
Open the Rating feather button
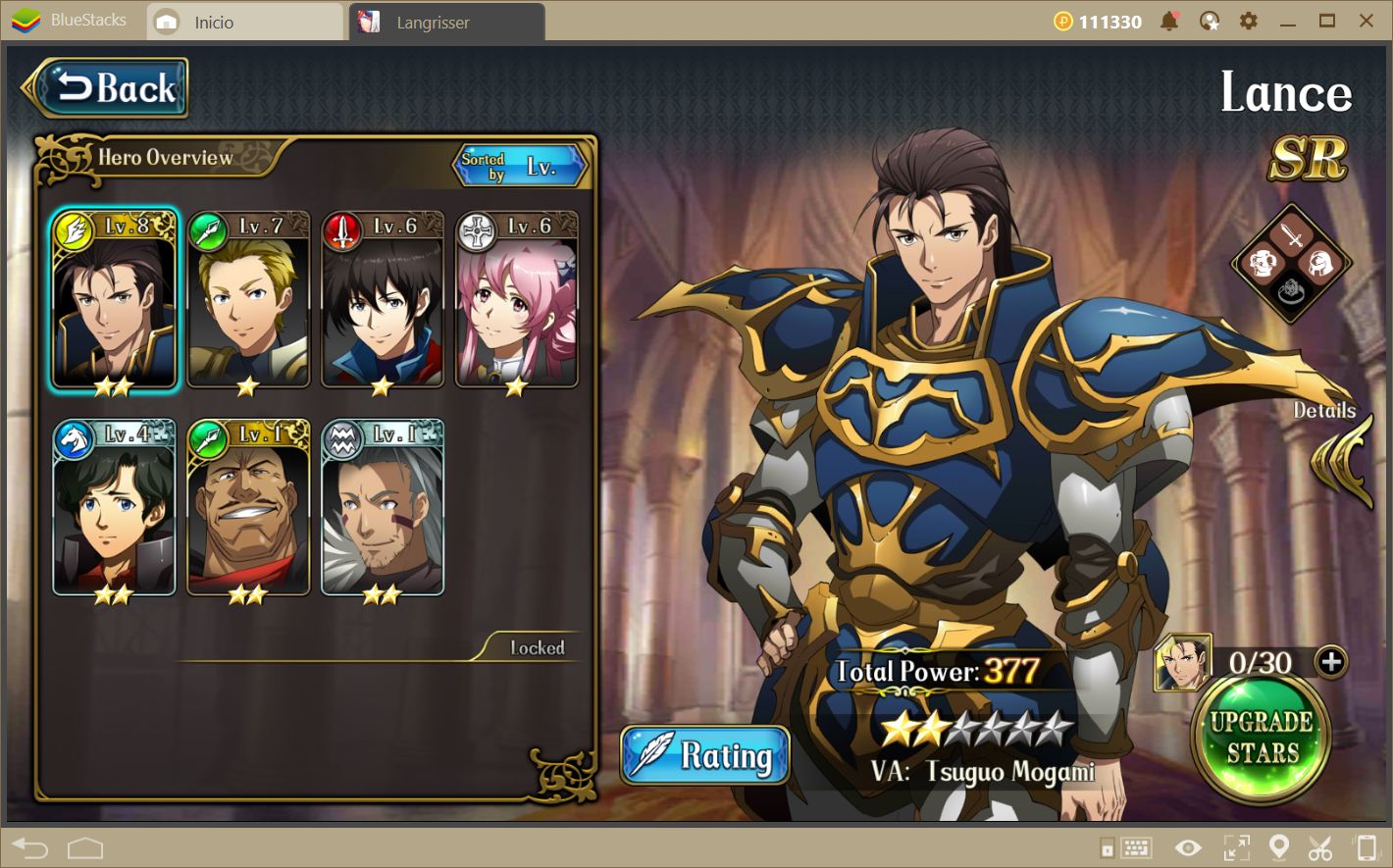point(705,755)
